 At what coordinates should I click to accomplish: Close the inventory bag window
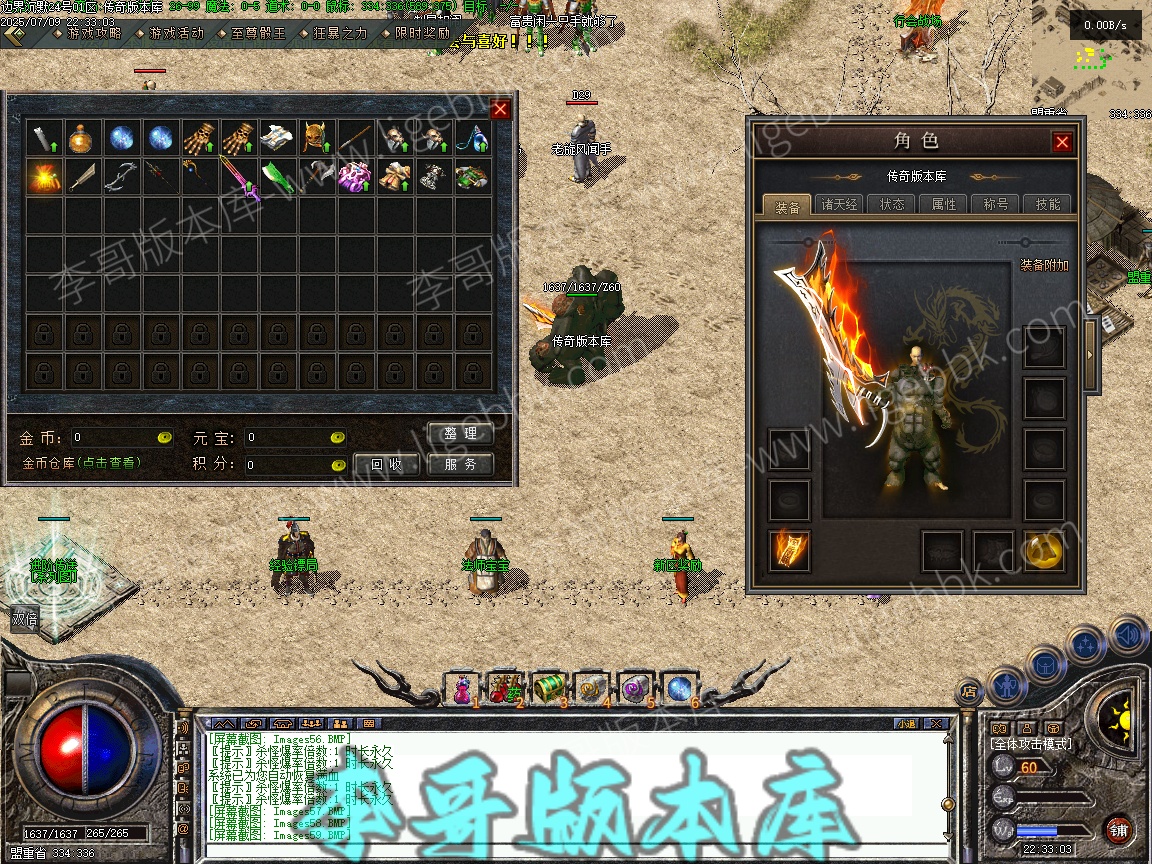(500, 109)
